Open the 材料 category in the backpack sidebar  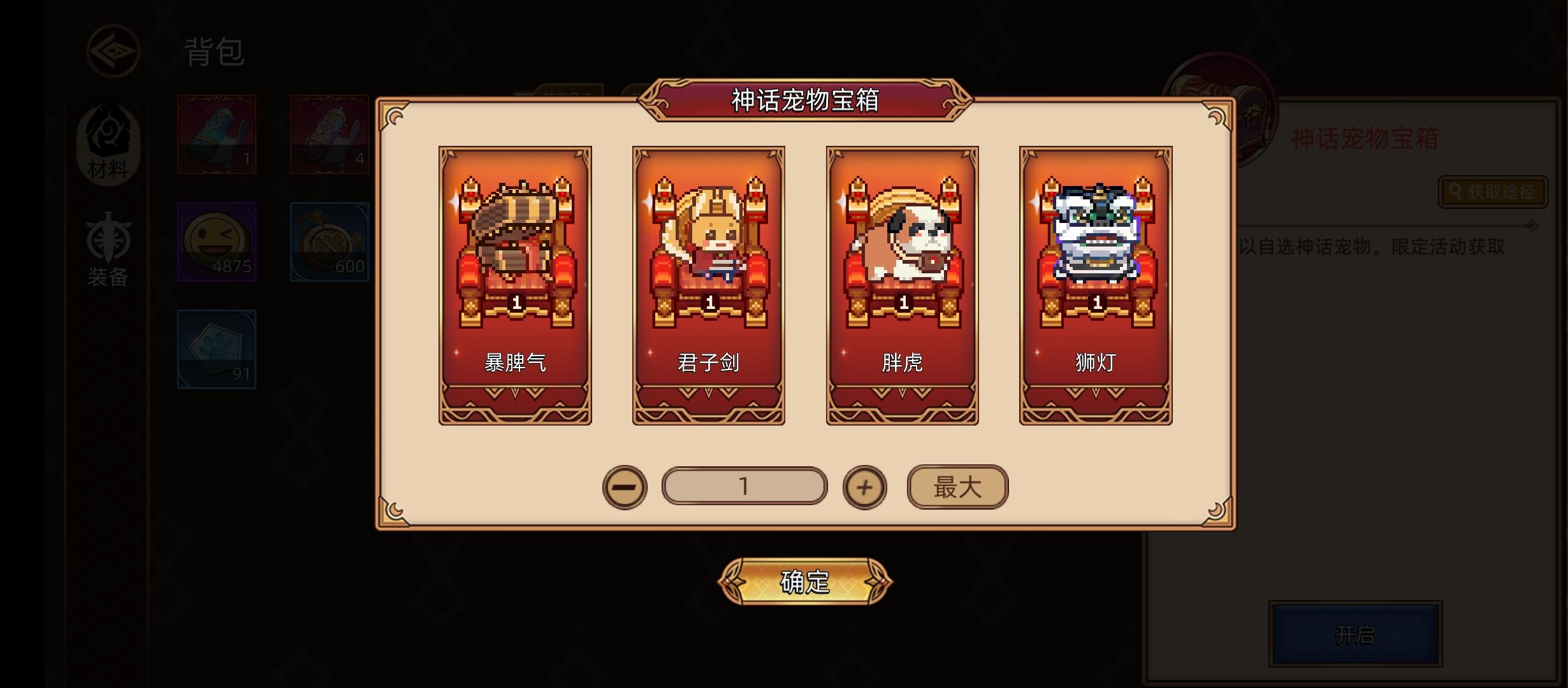(x=108, y=146)
